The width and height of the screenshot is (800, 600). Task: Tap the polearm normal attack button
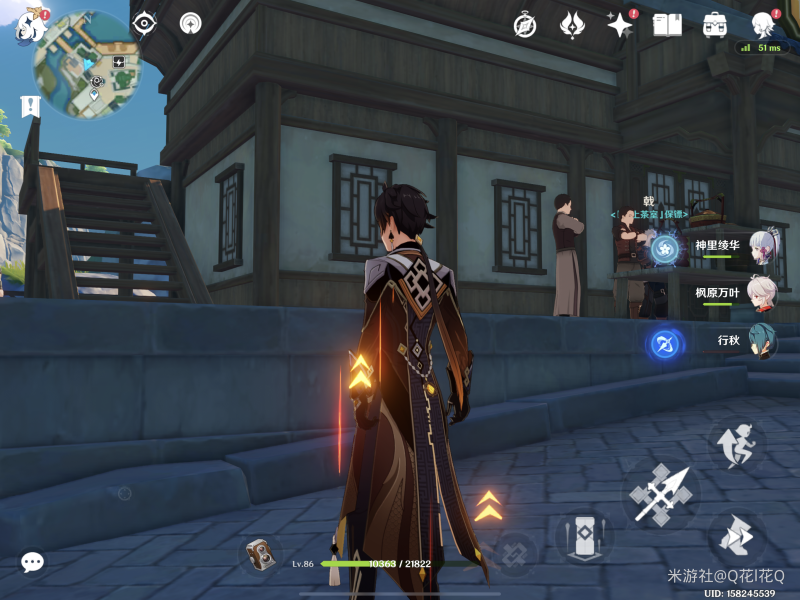pos(662,495)
